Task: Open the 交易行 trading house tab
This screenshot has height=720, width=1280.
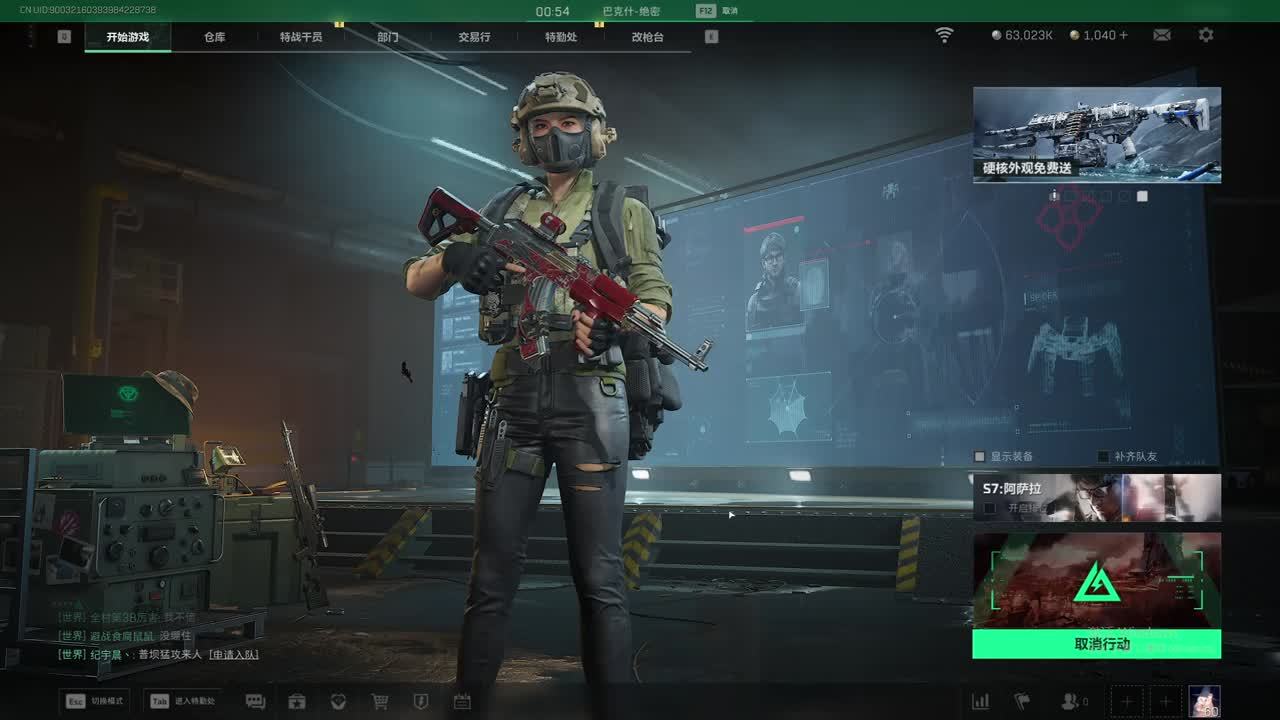Action: 474,37
